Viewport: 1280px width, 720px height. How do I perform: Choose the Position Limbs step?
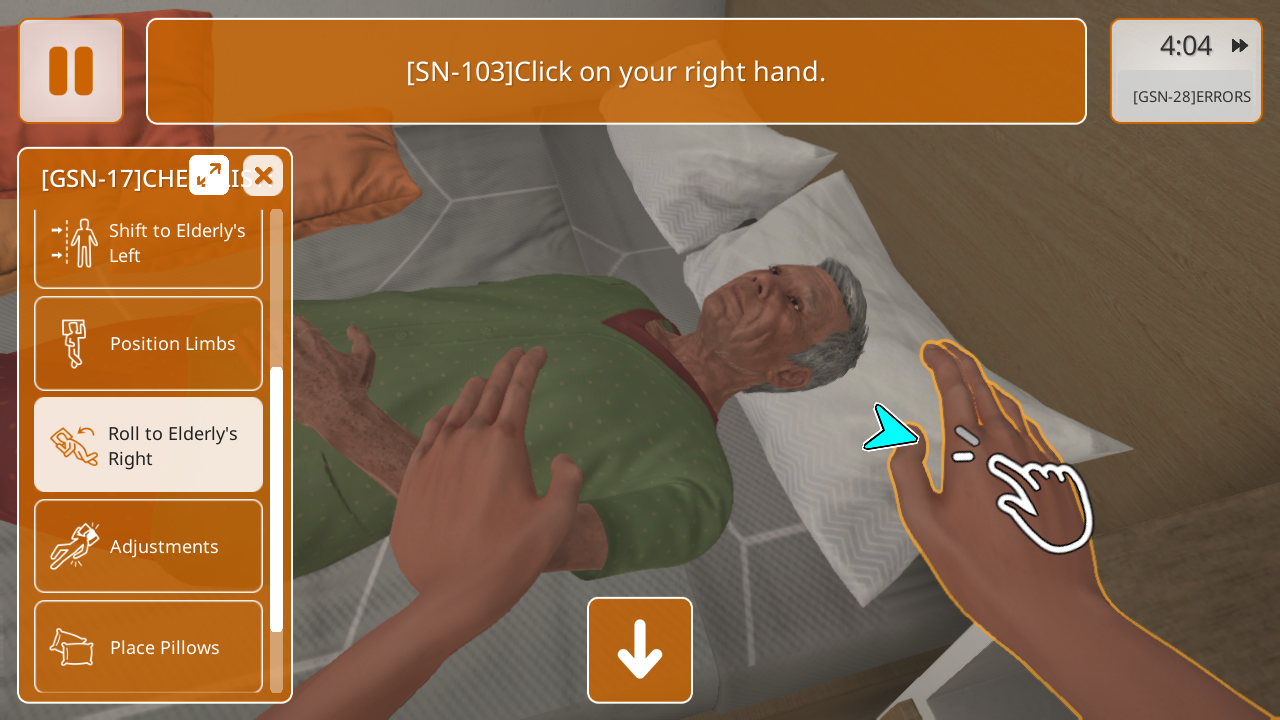[149, 343]
